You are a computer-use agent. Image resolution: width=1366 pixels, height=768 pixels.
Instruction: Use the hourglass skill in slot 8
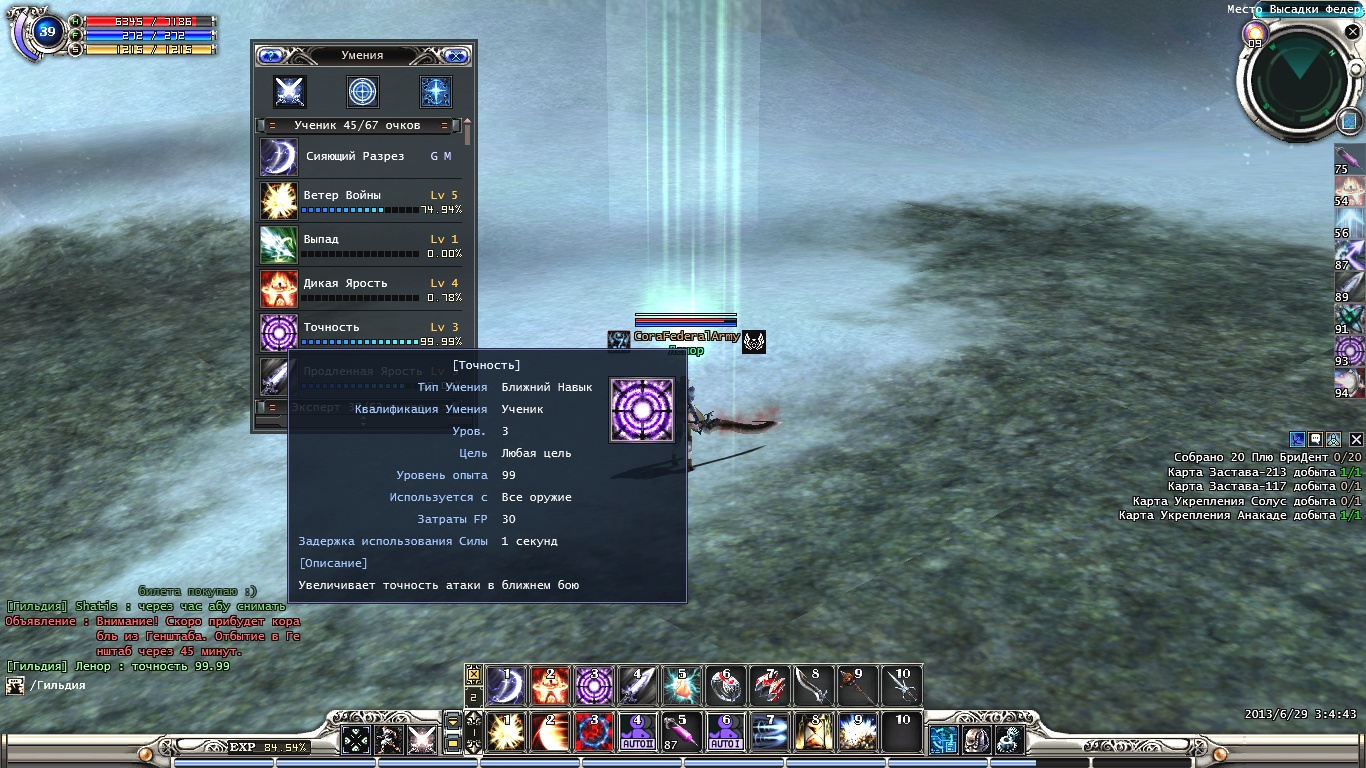(x=814, y=731)
